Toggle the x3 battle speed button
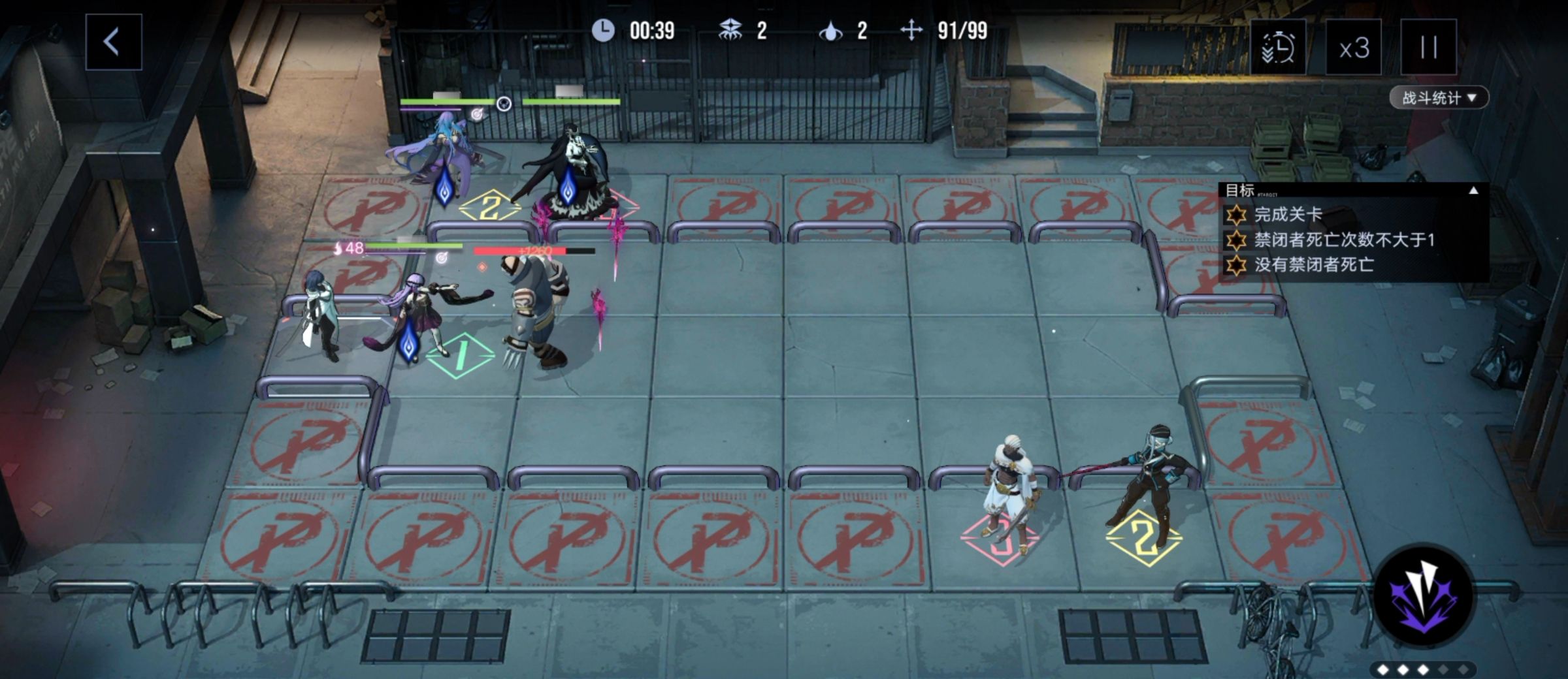1568x679 pixels. [x=1353, y=48]
